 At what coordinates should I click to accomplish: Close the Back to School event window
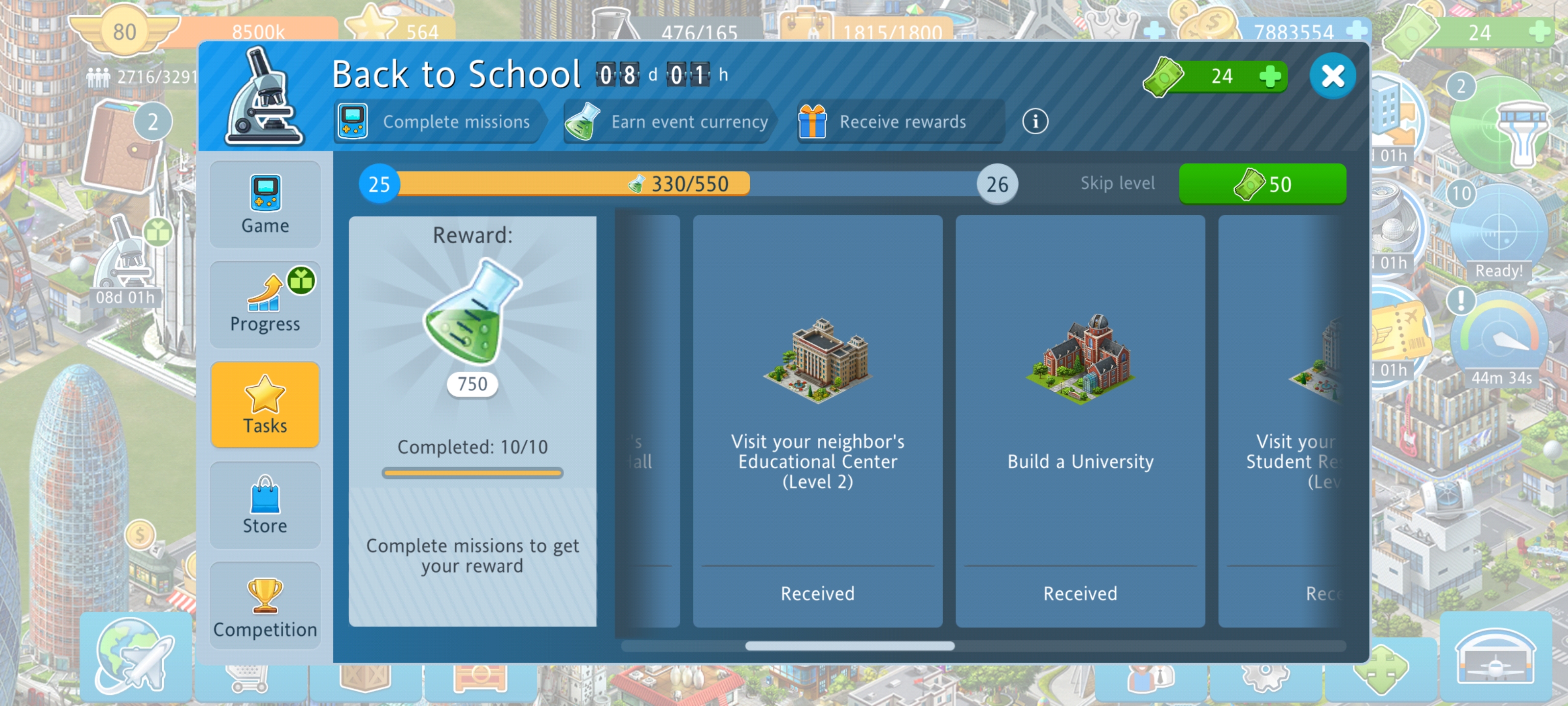tap(1332, 76)
